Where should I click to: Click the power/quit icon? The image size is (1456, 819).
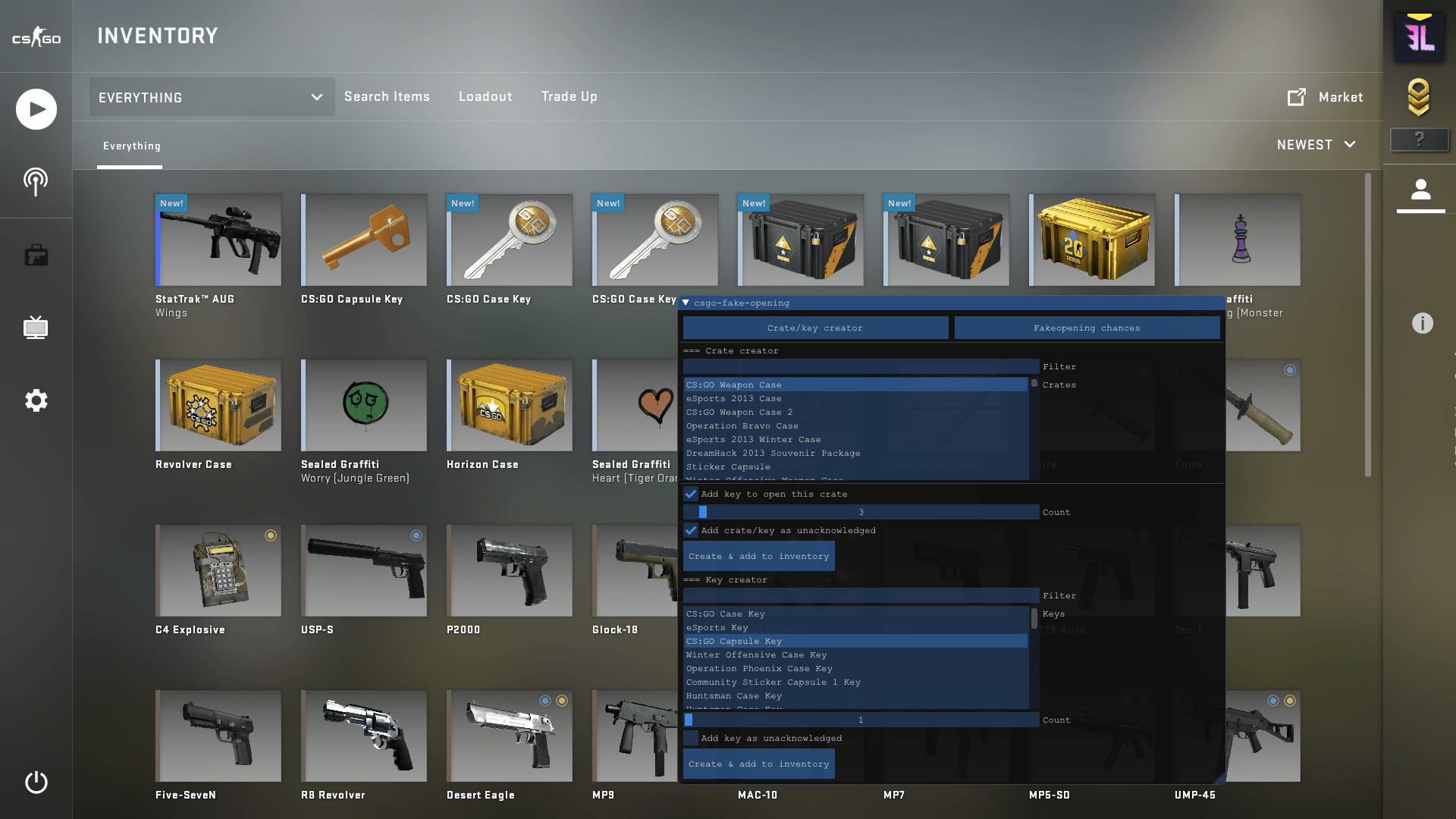tap(36, 783)
